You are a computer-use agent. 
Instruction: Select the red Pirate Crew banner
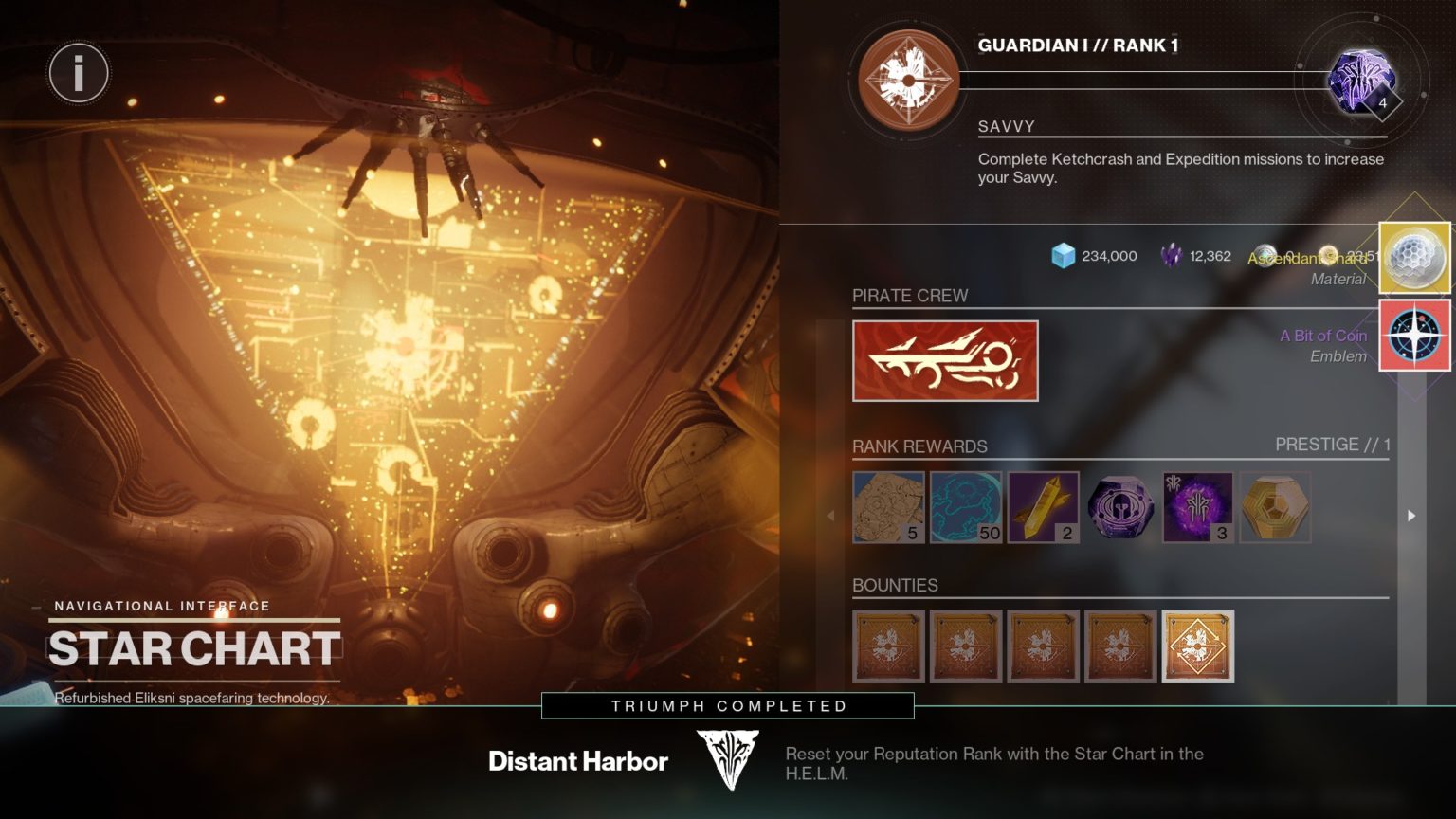click(945, 360)
